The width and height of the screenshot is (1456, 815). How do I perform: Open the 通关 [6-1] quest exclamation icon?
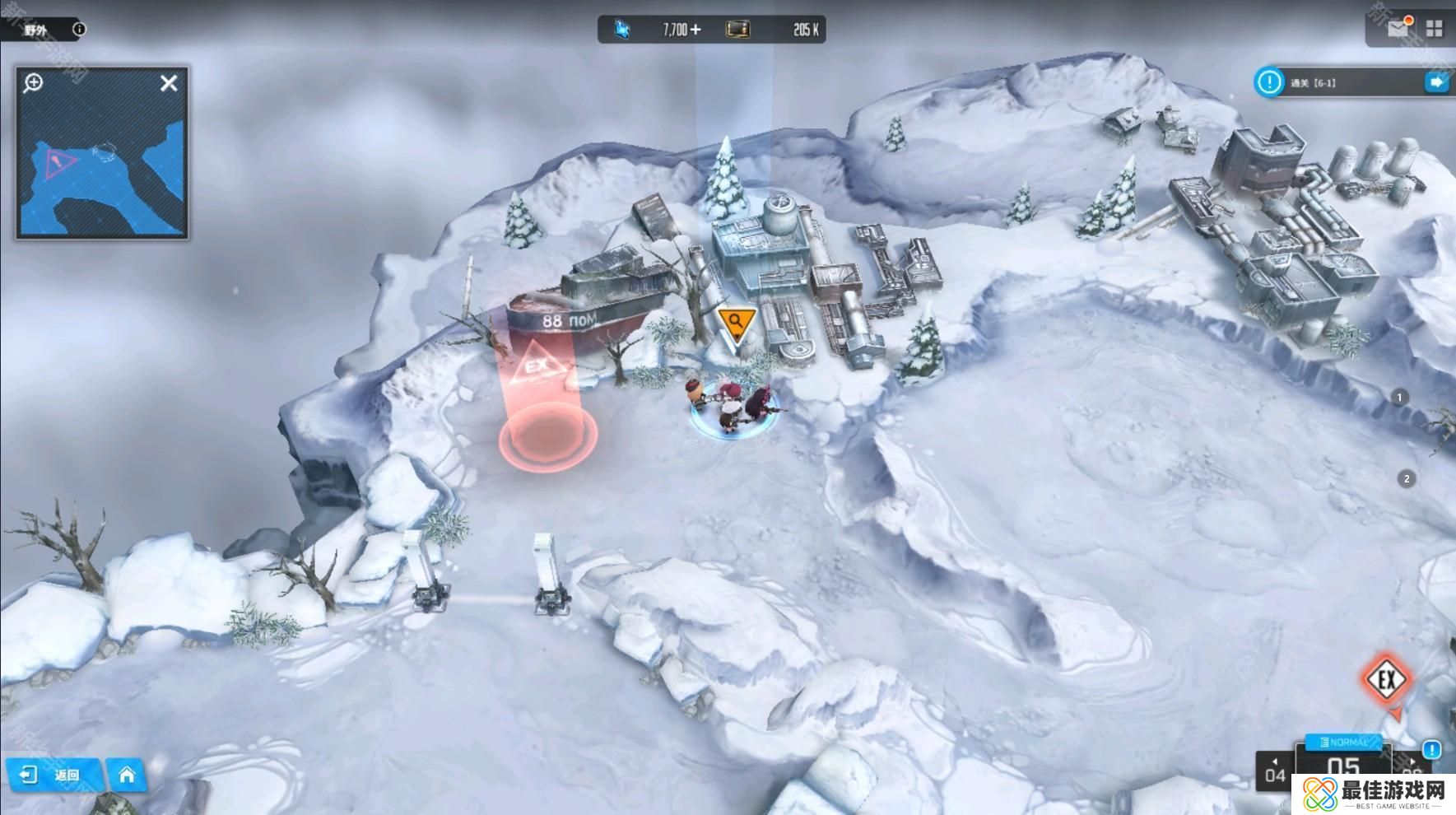[x=1269, y=82]
